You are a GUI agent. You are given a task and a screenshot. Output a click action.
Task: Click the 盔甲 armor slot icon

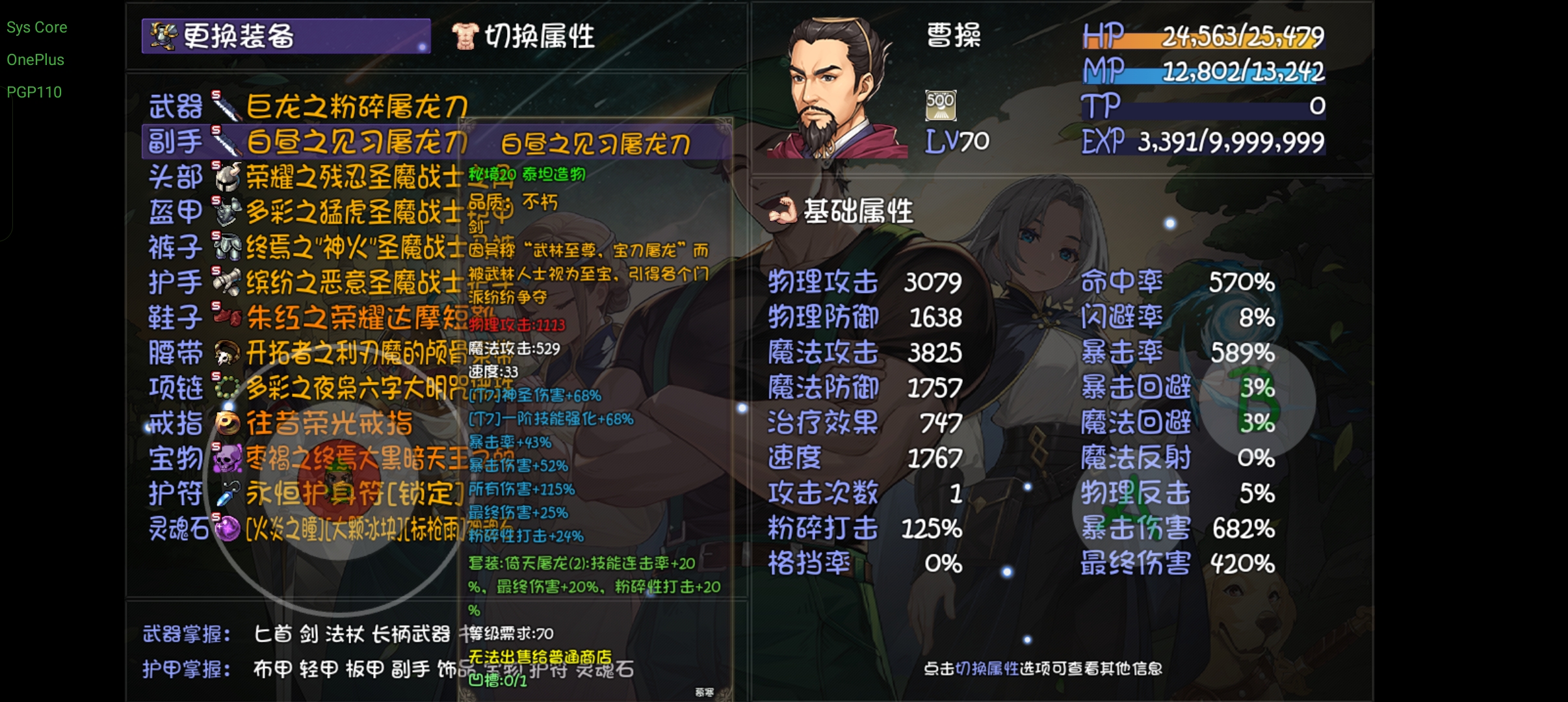[x=226, y=210]
